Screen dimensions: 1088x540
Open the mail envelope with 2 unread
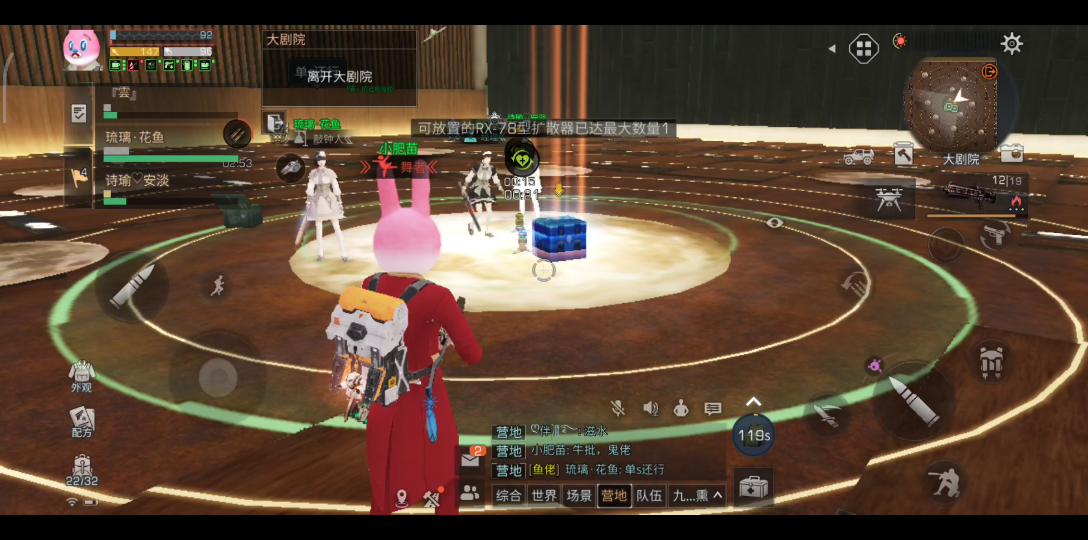point(470,459)
